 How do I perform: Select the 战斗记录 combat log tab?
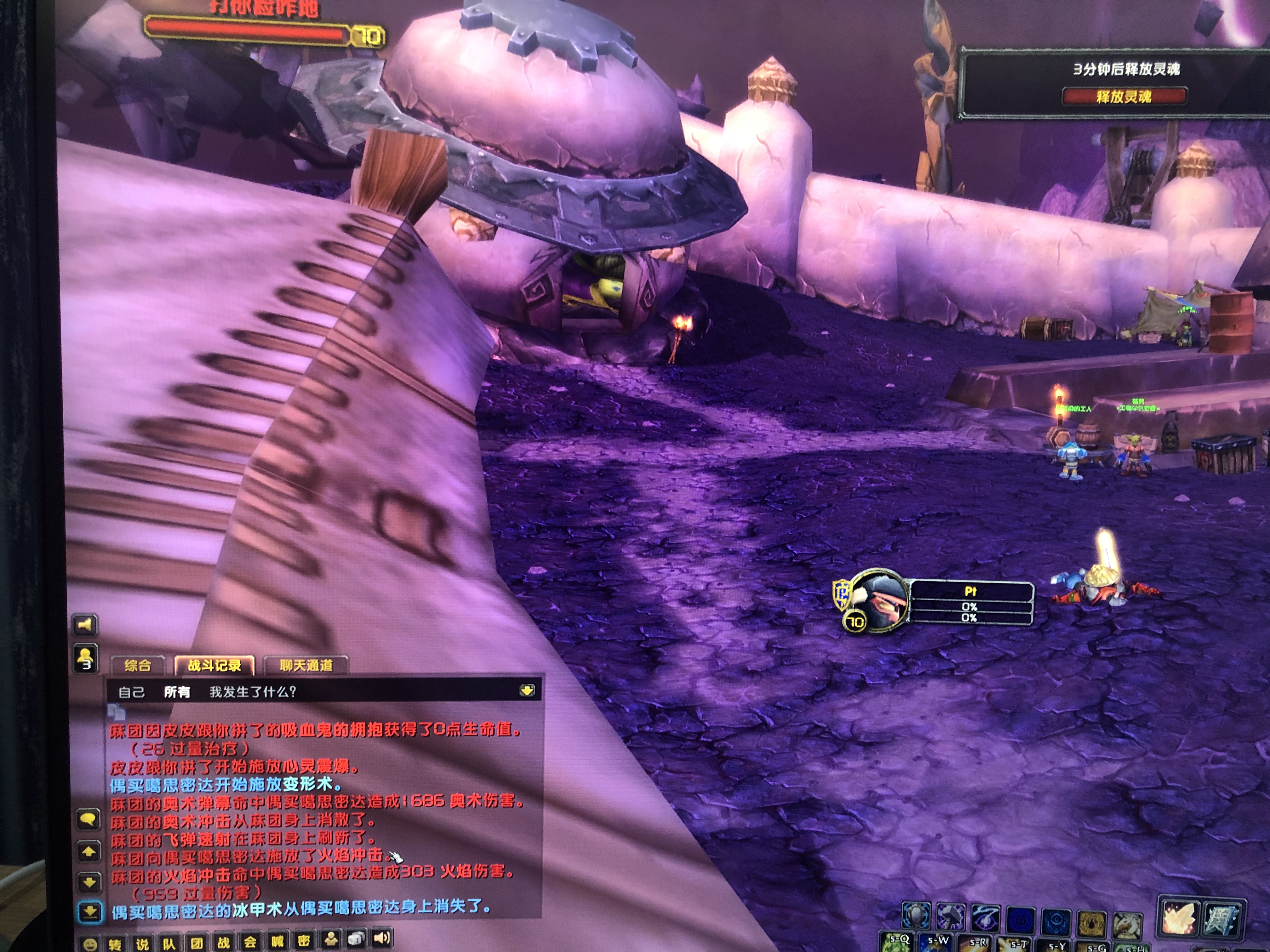(x=215, y=665)
